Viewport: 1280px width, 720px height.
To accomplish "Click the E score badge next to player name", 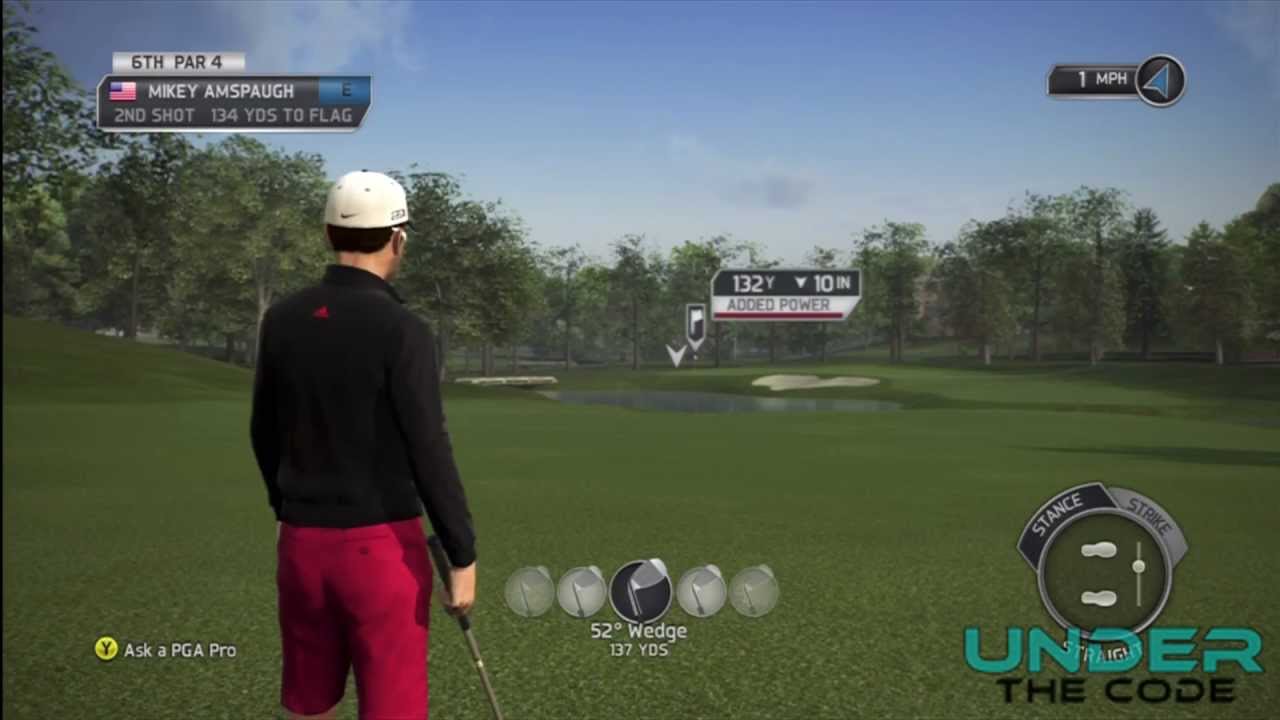I will click(x=345, y=90).
